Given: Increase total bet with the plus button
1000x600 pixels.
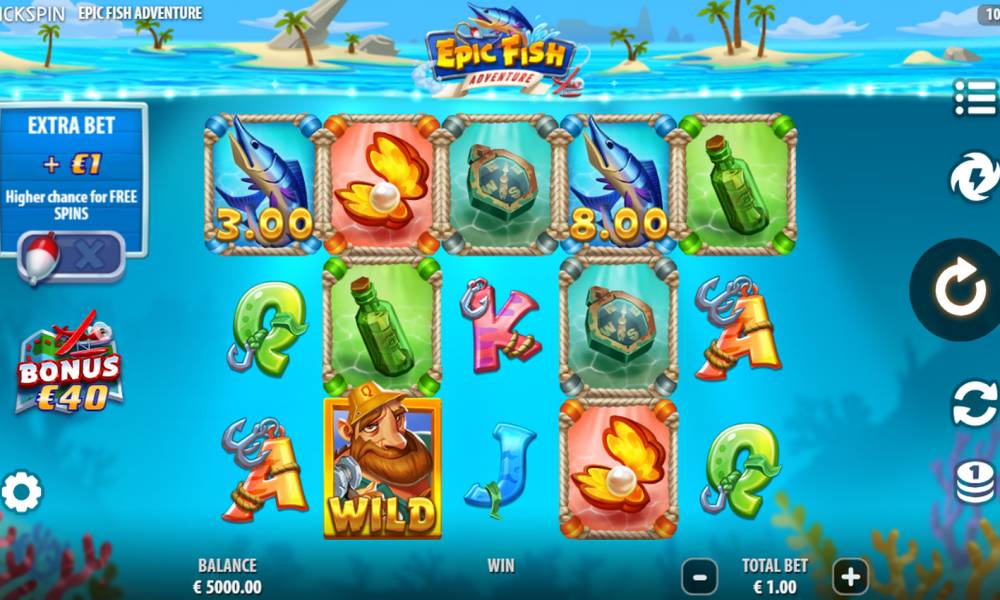Looking at the screenshot, I should (x=850, y=576).
